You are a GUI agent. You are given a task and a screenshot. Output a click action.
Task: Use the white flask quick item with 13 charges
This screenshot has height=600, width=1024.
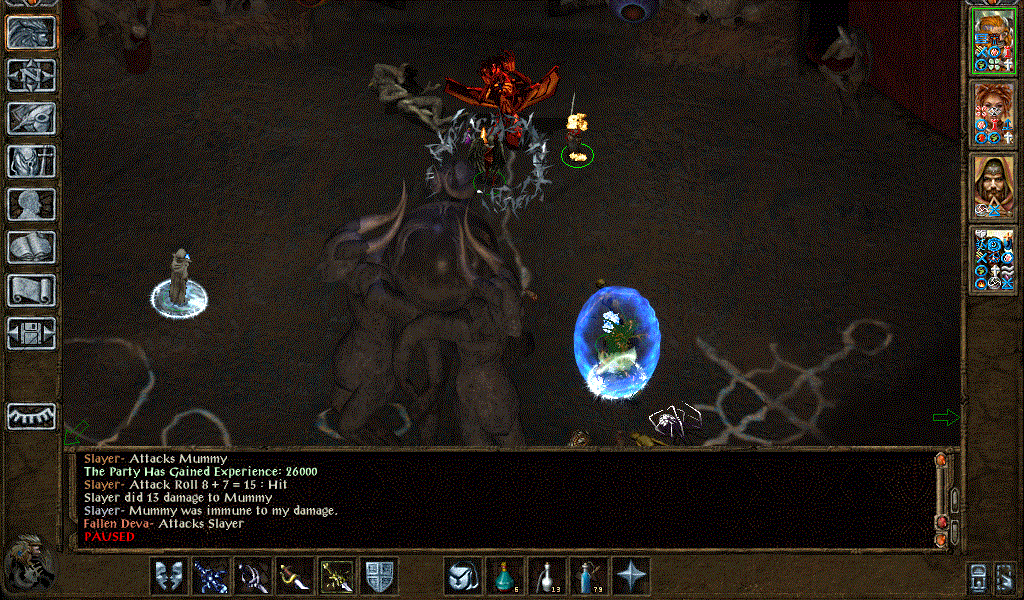coord(547,576)
